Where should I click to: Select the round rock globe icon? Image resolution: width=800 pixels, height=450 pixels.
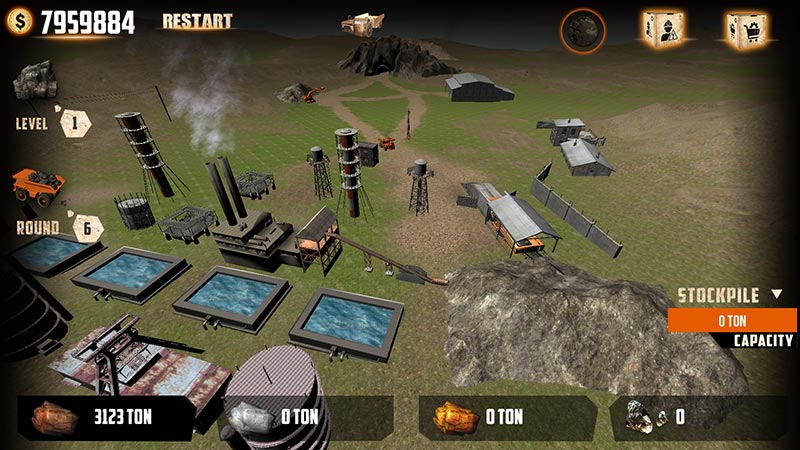point(581,31)
